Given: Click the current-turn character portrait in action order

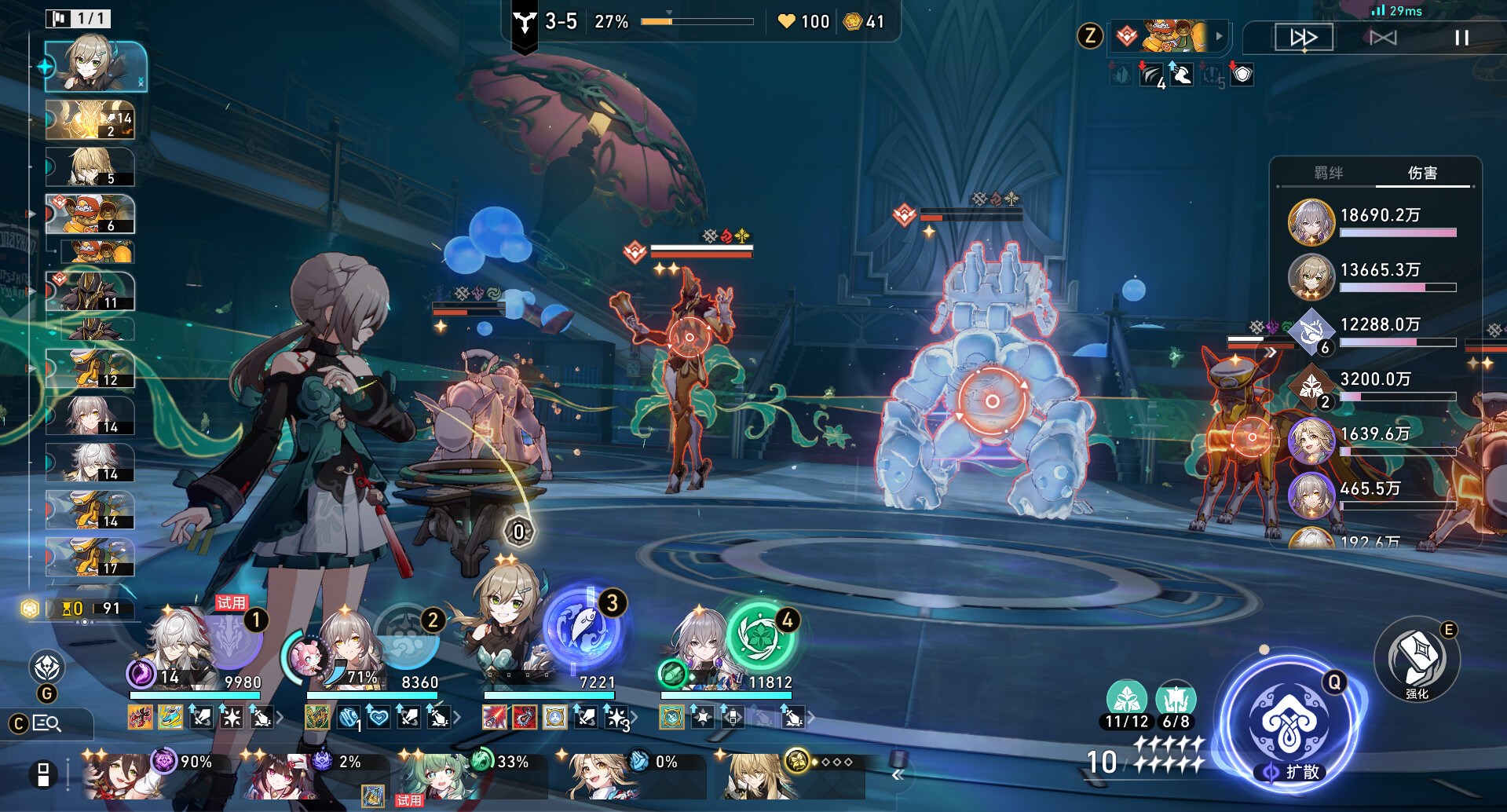Looking at the screenshot, I should (95, 66).
